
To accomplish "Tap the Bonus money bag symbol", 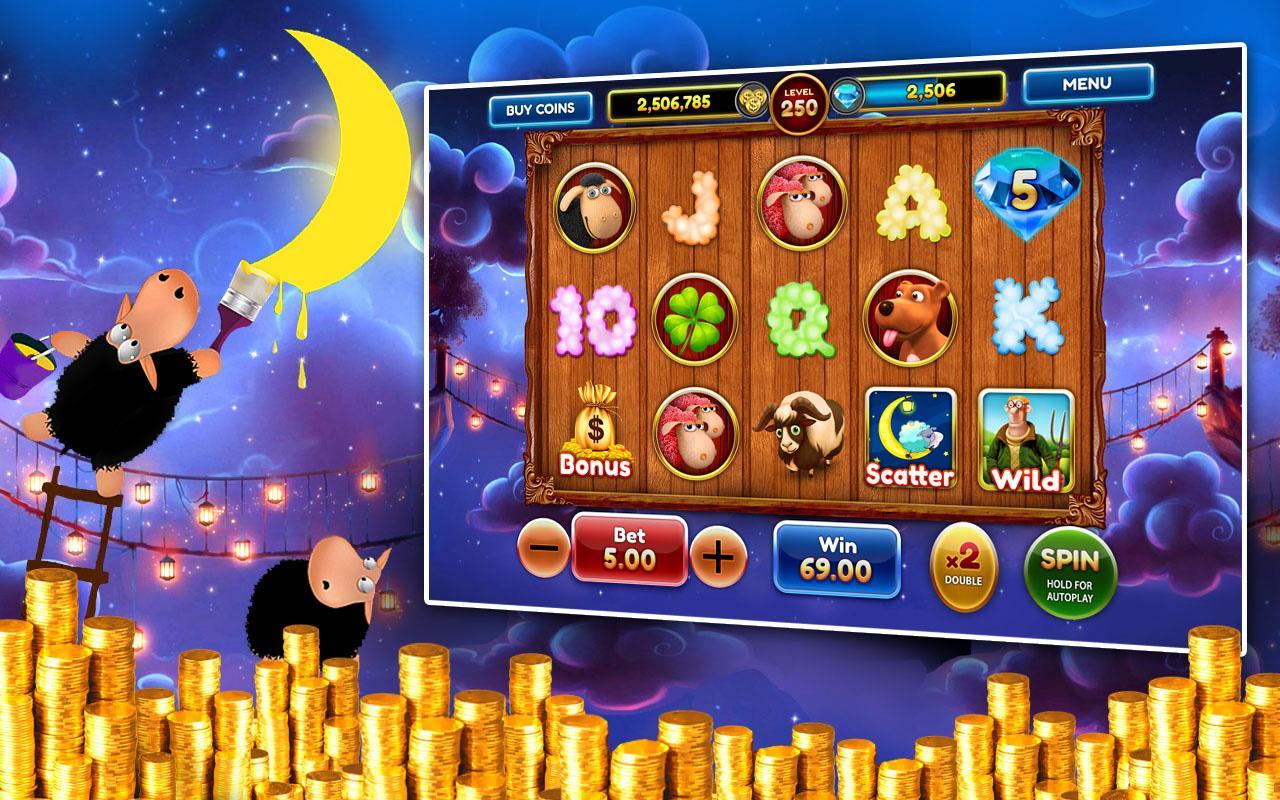I will (596, 428).
